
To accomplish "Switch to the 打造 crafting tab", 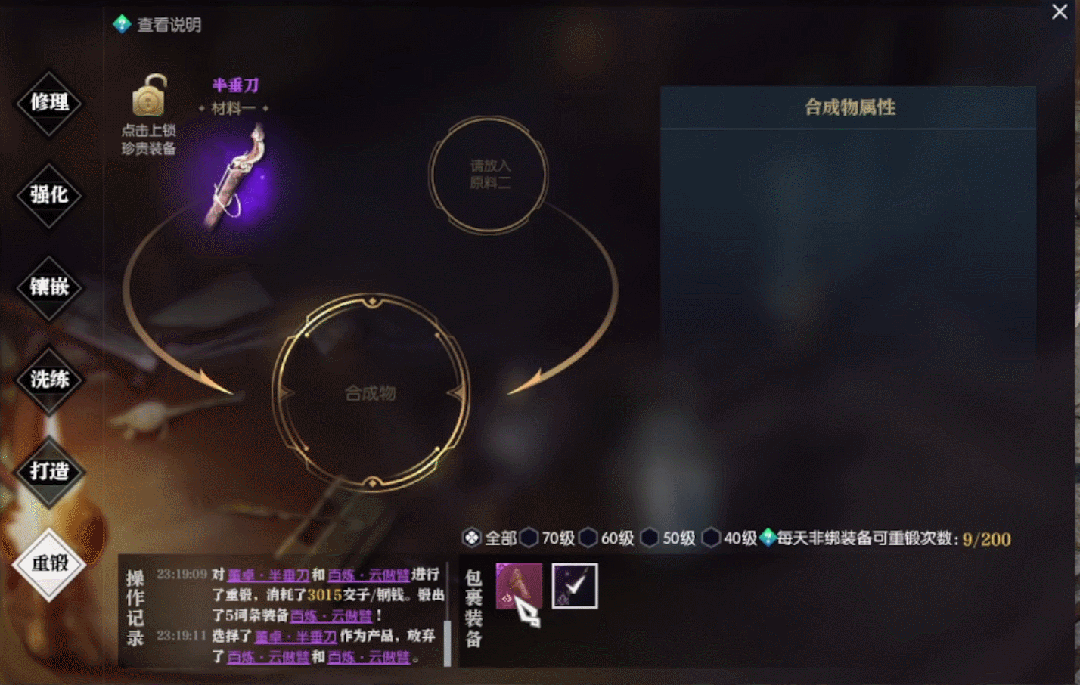I will pyautogui.click(x=48, y=471).
